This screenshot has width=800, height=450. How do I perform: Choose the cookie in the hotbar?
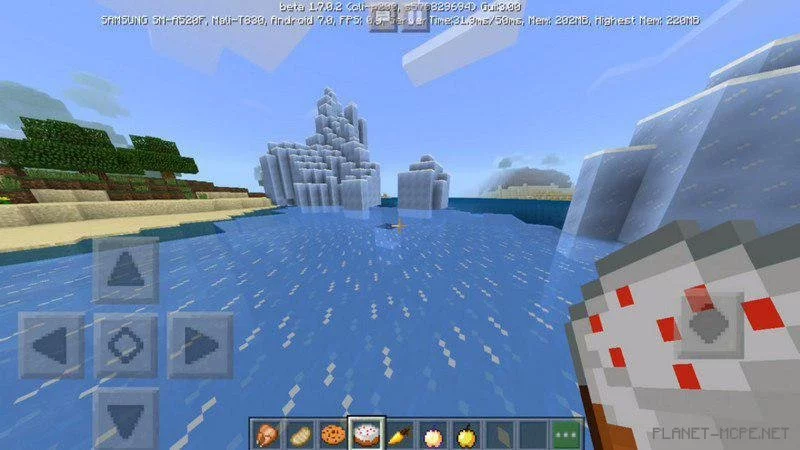pyautogui.click(x=333, y=434)
